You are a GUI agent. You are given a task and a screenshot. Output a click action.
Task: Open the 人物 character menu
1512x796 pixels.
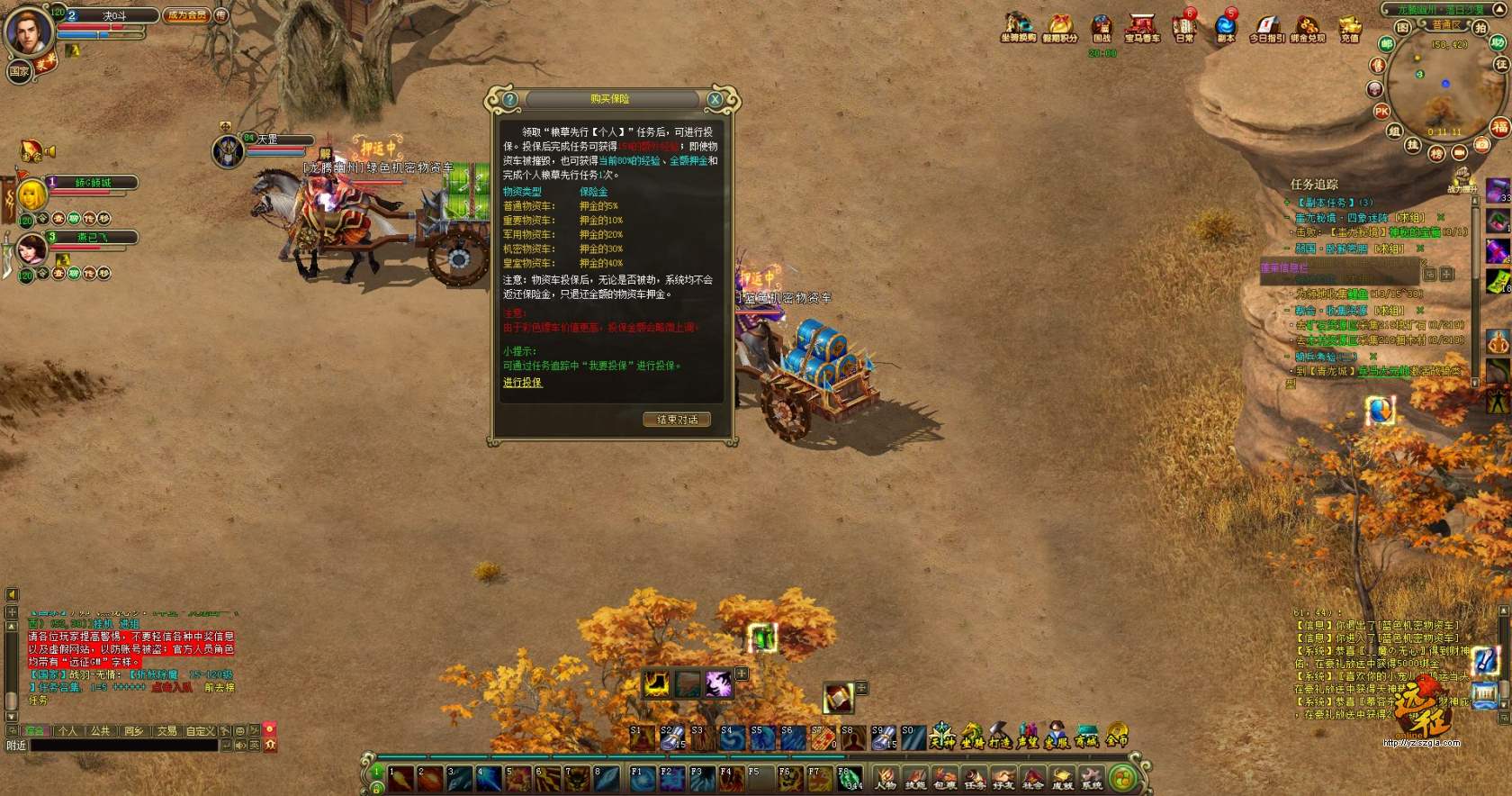(x=886, y=778)
